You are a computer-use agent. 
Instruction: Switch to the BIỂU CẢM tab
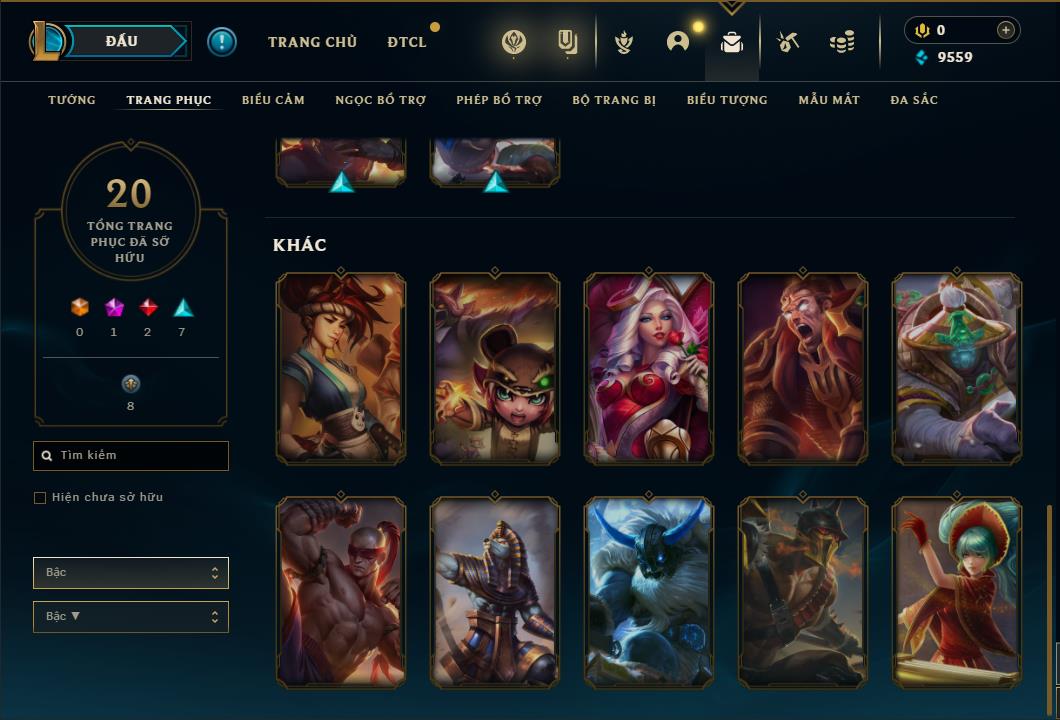[x=273, y=100]
